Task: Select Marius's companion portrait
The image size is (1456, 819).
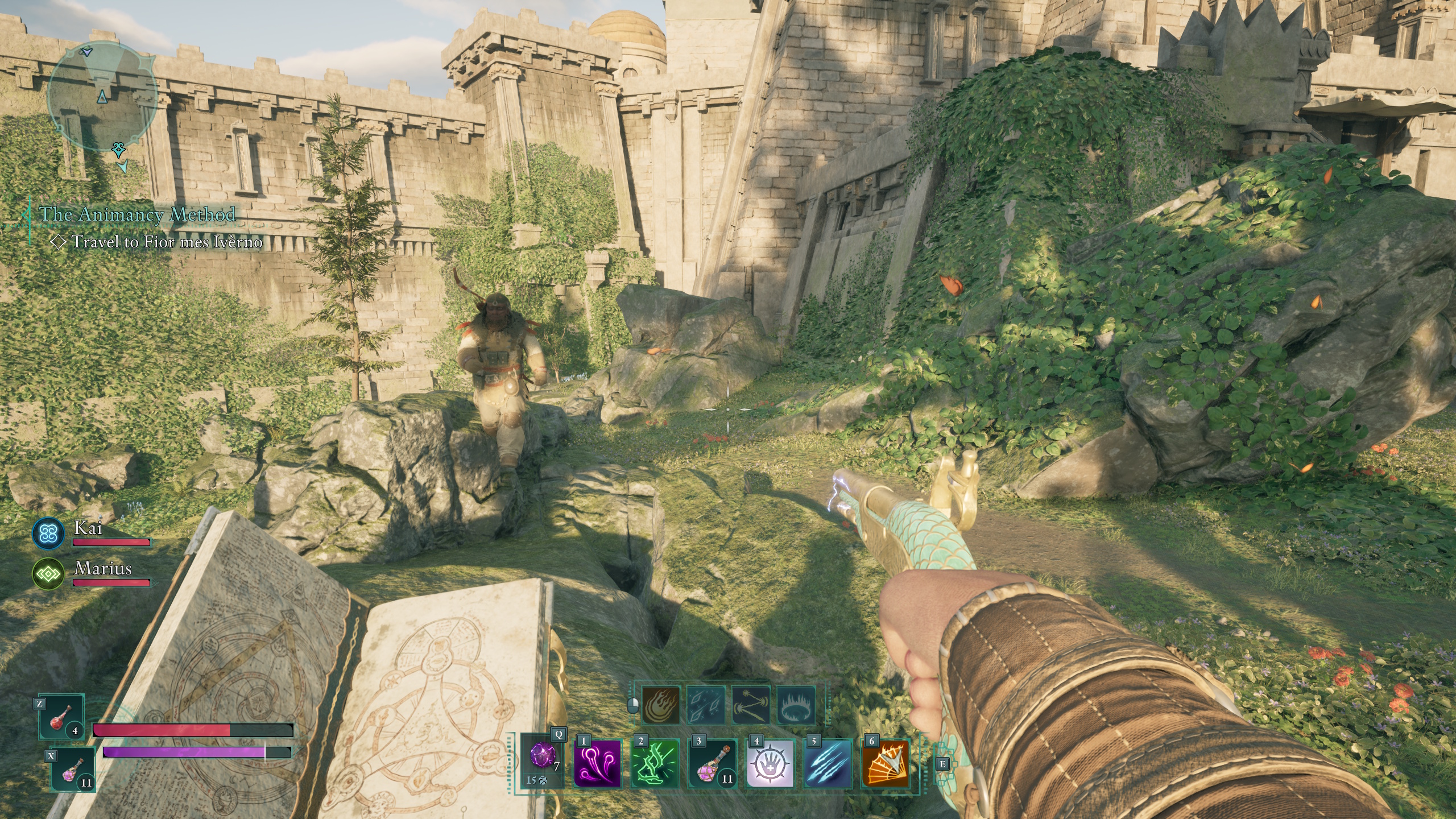Action: point(49,574)
